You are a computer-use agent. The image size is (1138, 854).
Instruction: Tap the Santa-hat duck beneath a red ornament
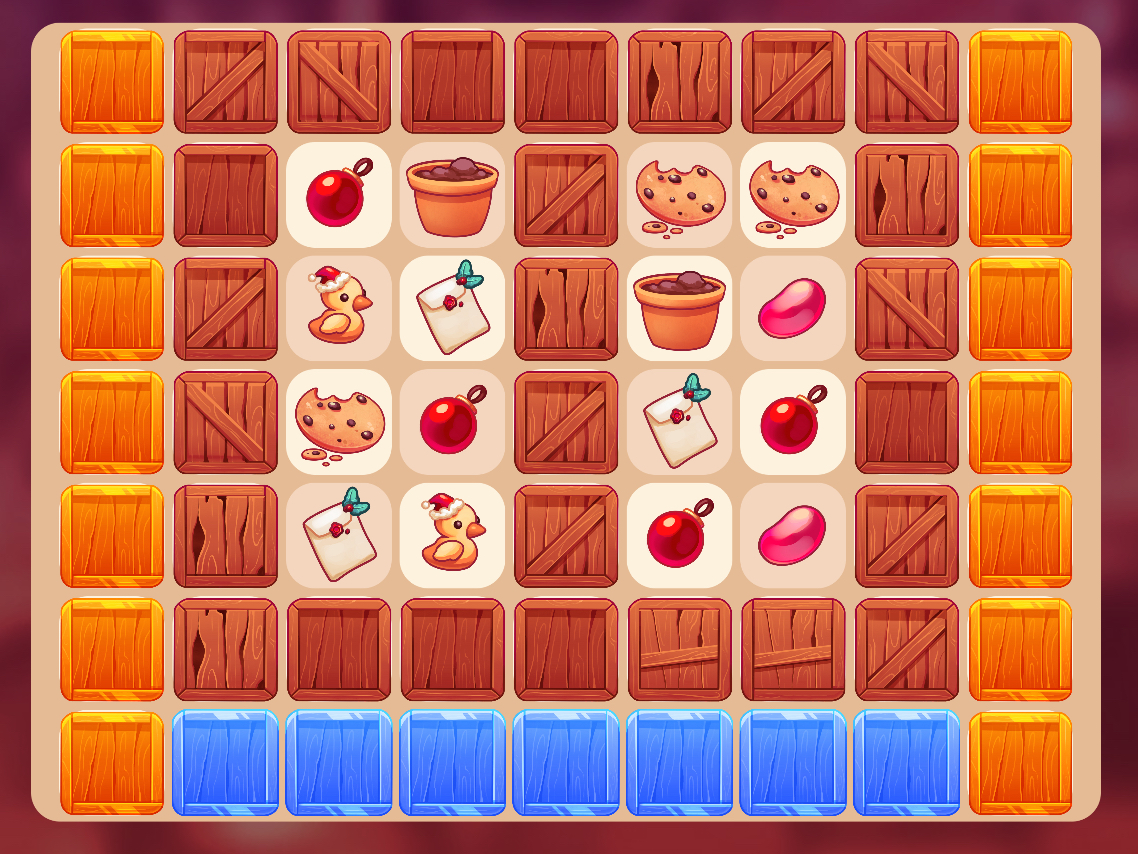[452, 536]
